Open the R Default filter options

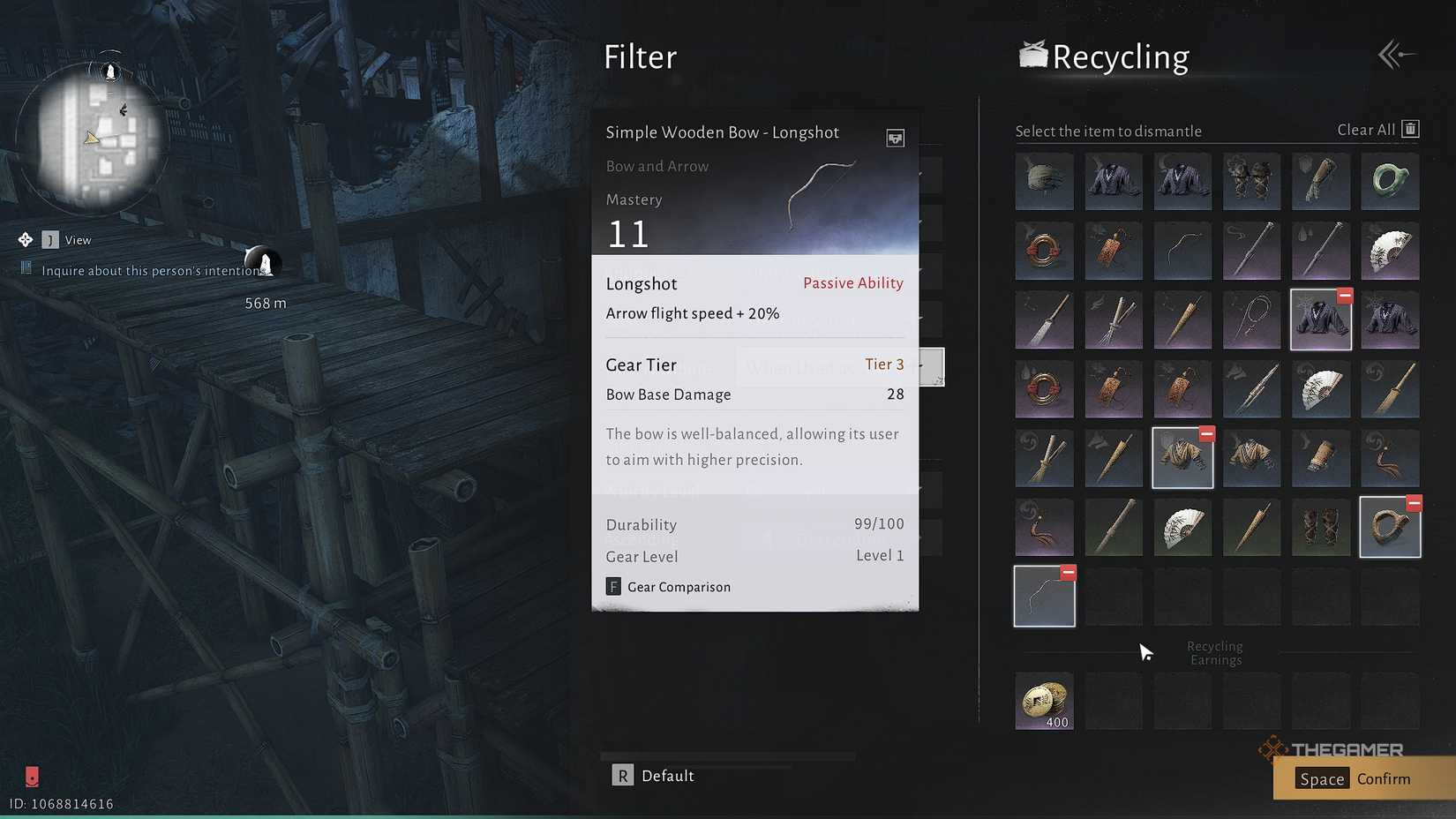653,775
